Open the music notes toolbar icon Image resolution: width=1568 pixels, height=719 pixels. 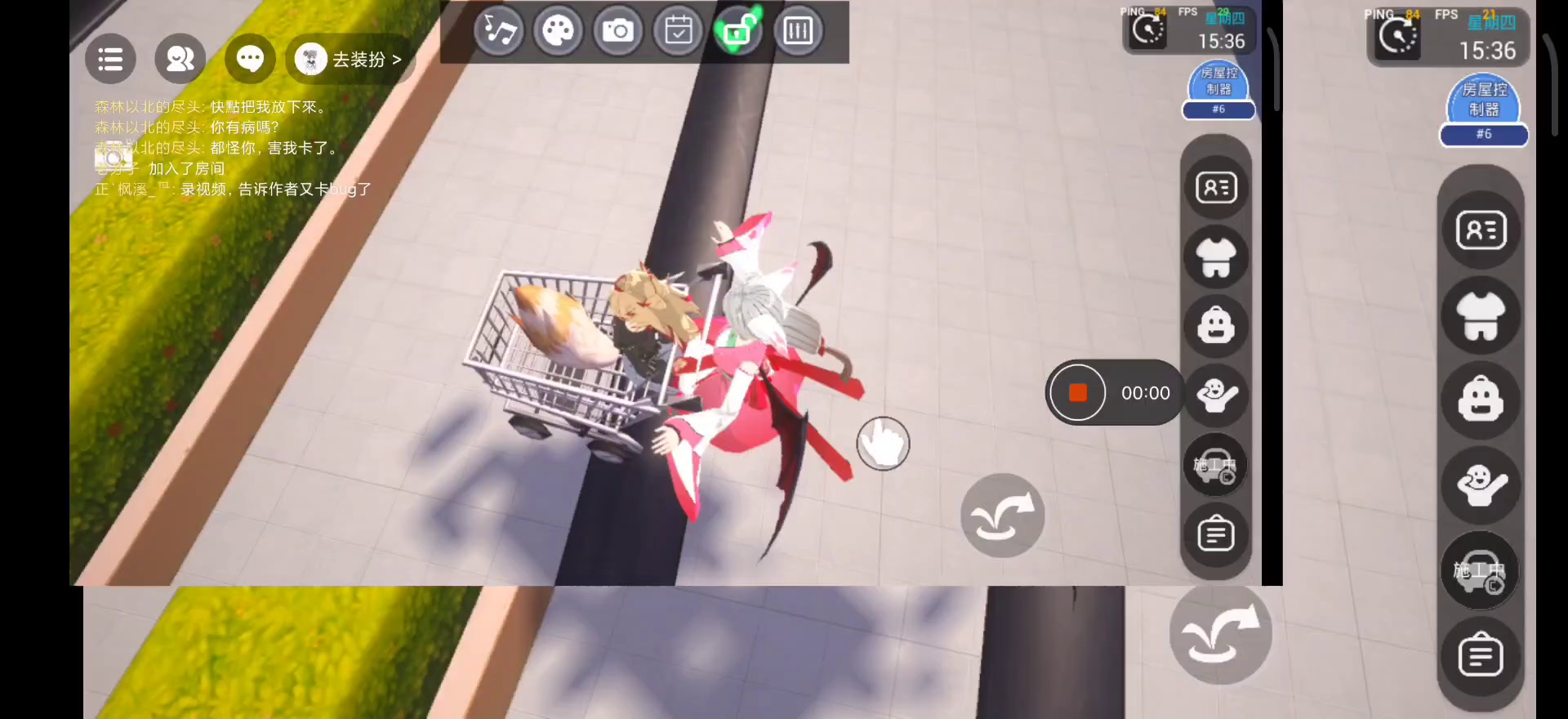tap(499, 32)
